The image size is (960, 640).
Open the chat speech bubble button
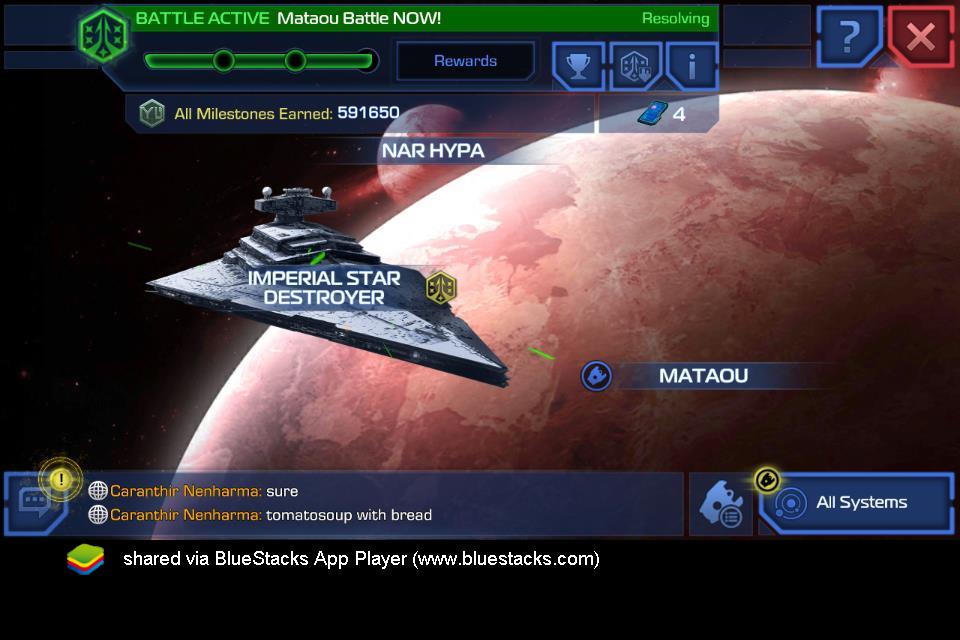pyautogui.click(x=36, y=505)
